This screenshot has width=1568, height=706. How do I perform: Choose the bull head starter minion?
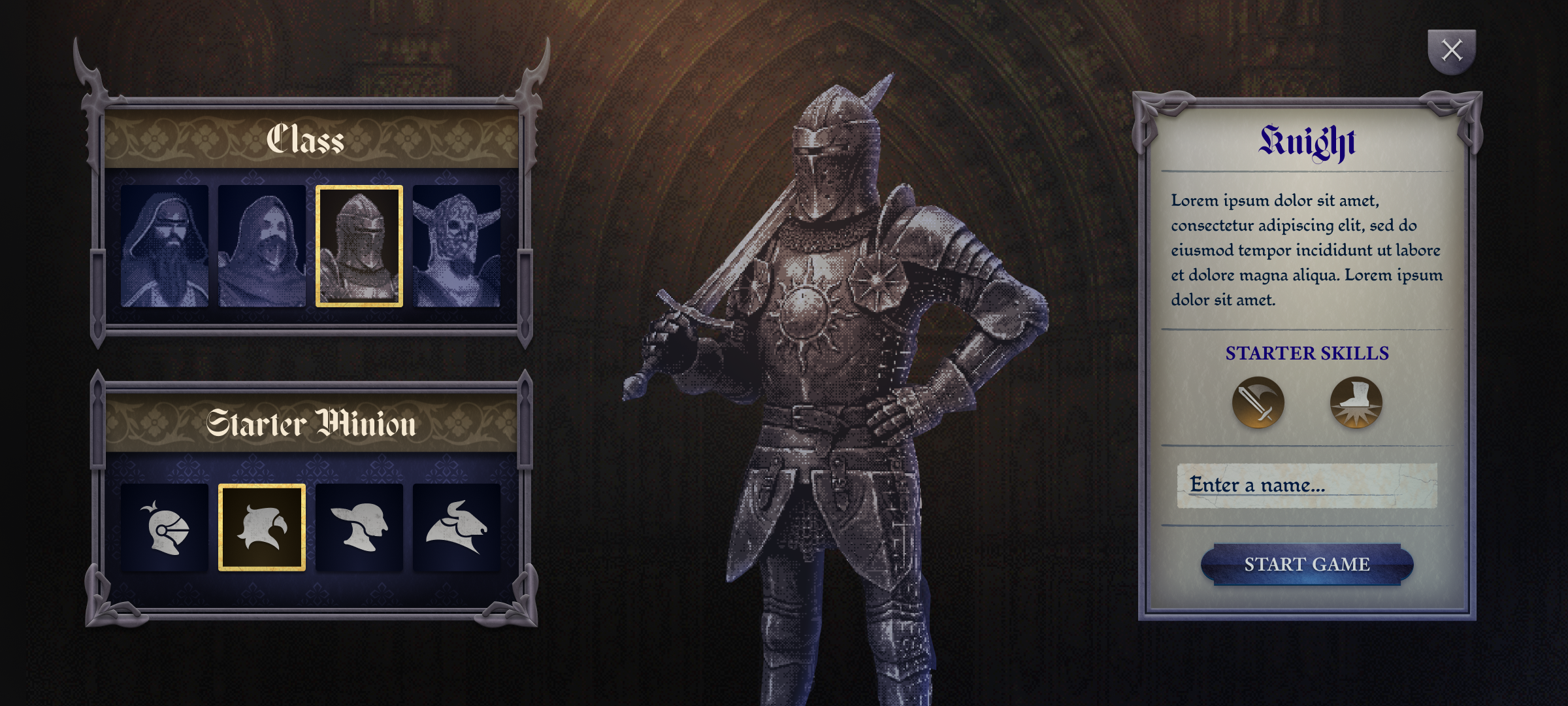pyautogui.click(x=457, y=528)
